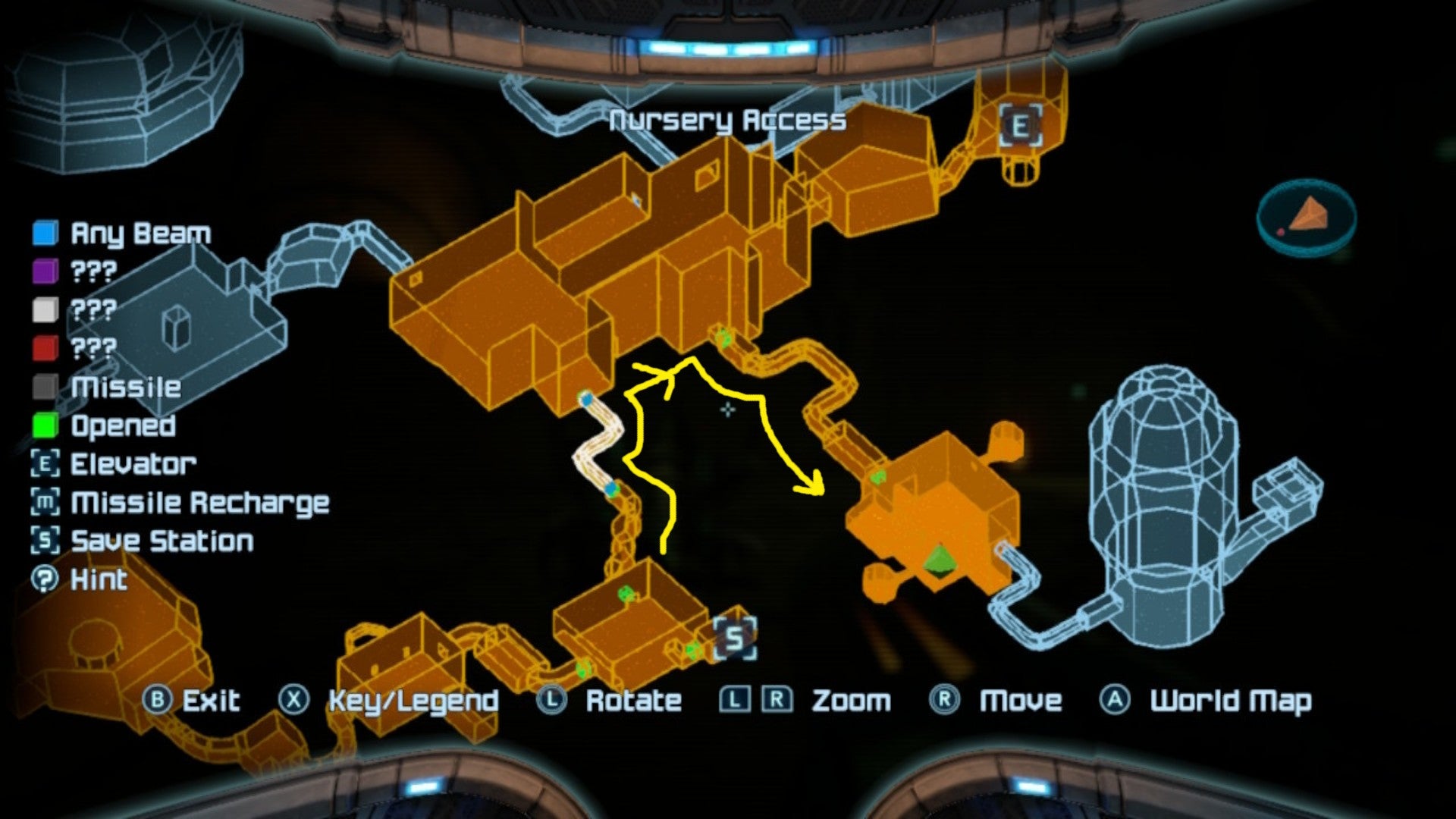This screenshot has width=1456, height=819.
Task: Select the Rotate option in the control bar
Action: click(x=551, y=700)
